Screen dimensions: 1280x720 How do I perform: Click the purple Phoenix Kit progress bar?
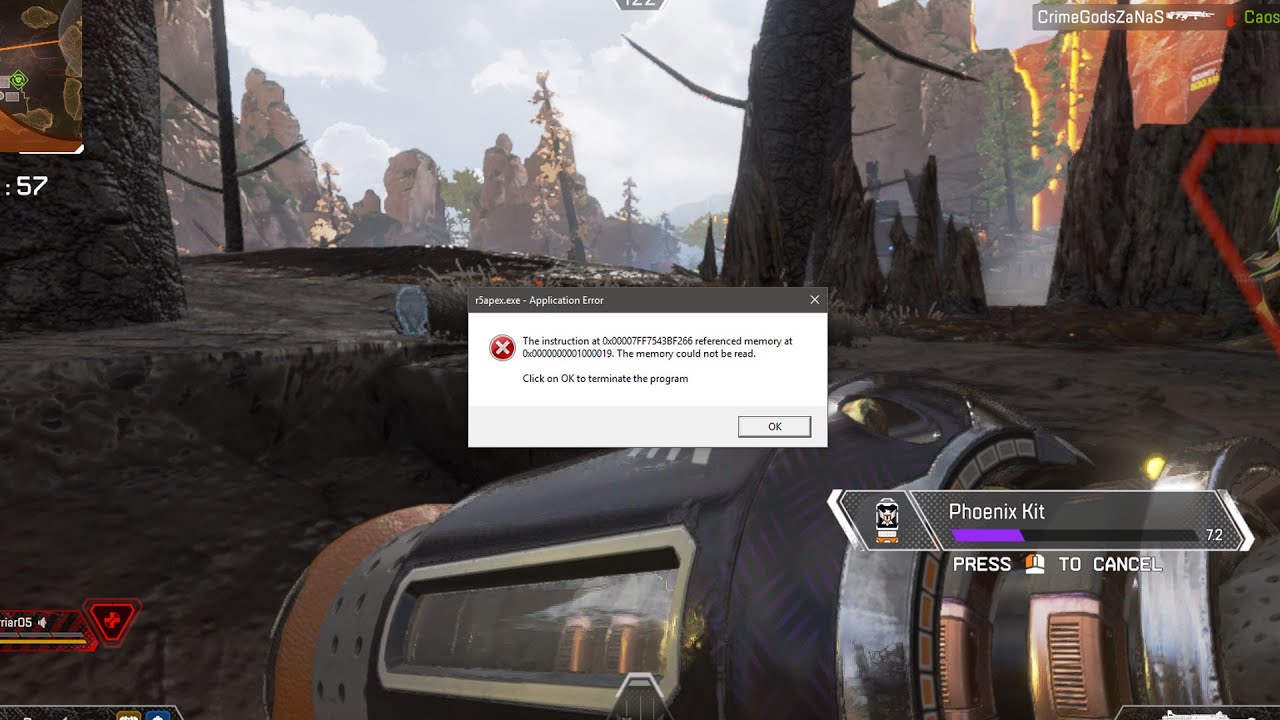[x=987, y=535]
